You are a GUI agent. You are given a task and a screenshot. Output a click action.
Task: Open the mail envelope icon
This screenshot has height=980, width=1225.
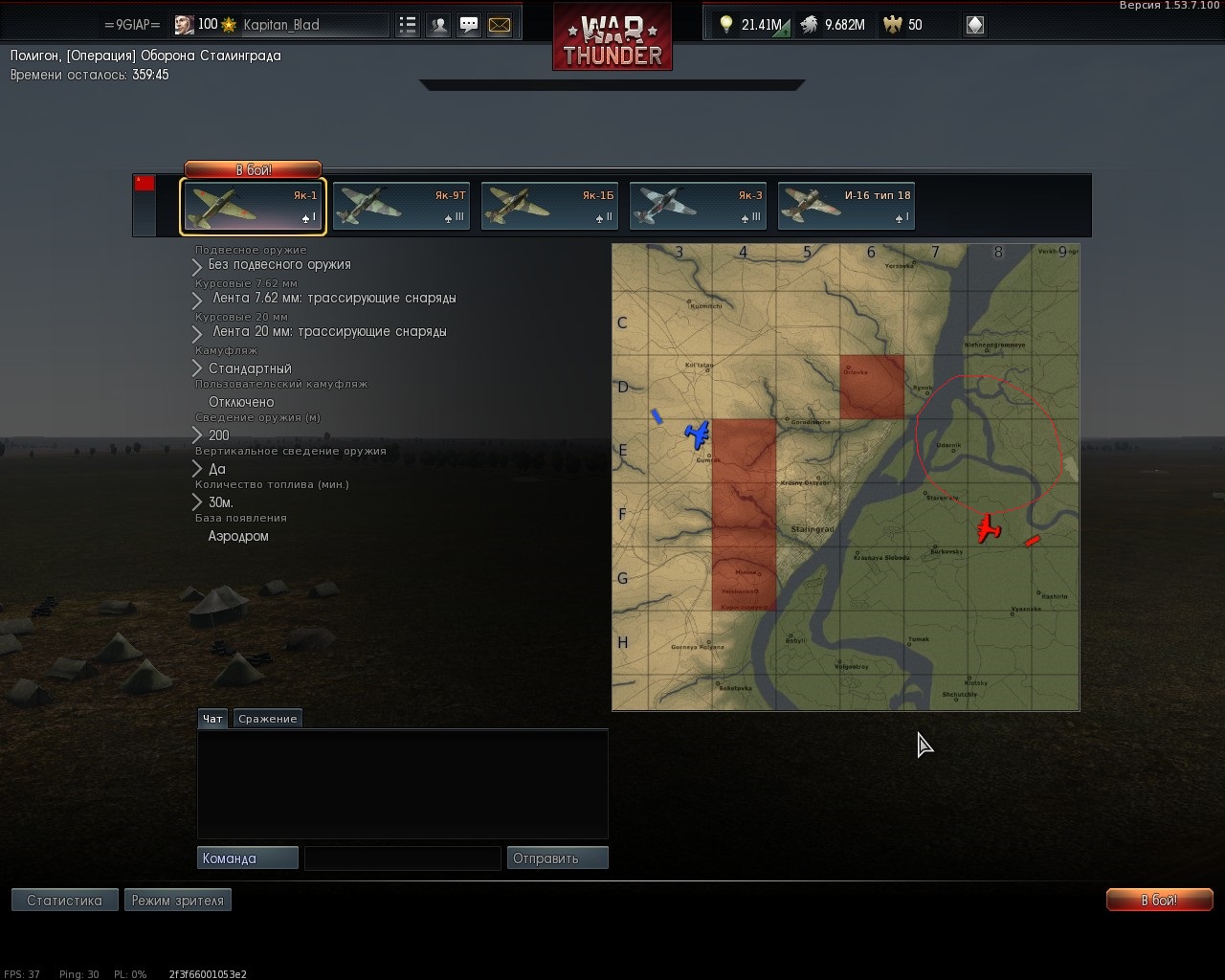(500, 26)
